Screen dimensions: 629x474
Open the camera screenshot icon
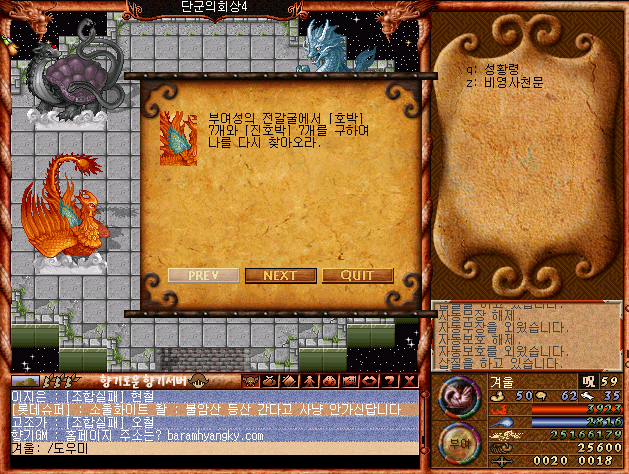[349, 381]
